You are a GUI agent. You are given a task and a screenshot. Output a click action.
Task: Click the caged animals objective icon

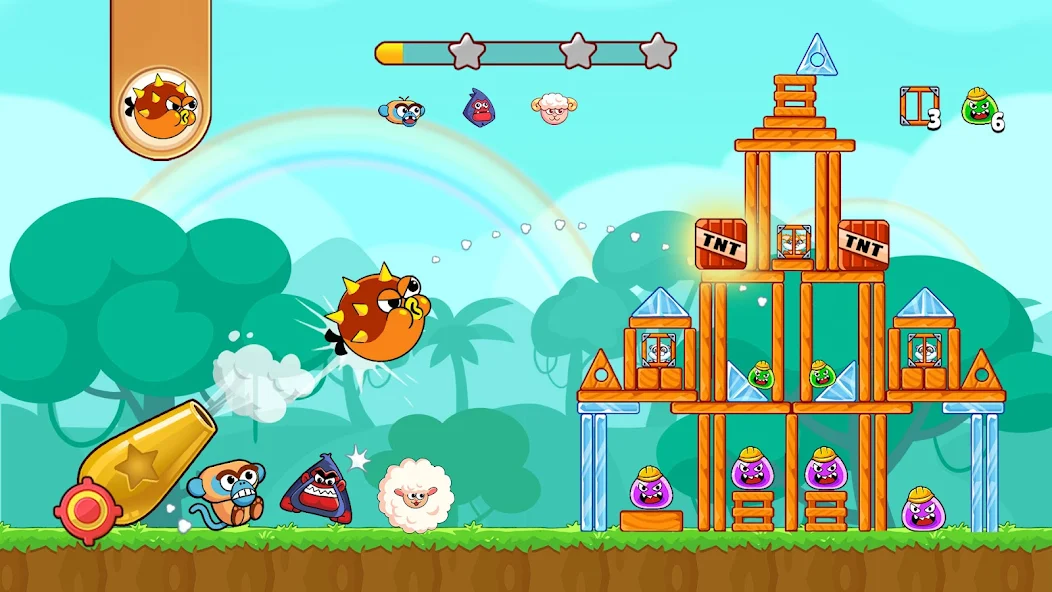click(x=918, y=106)
